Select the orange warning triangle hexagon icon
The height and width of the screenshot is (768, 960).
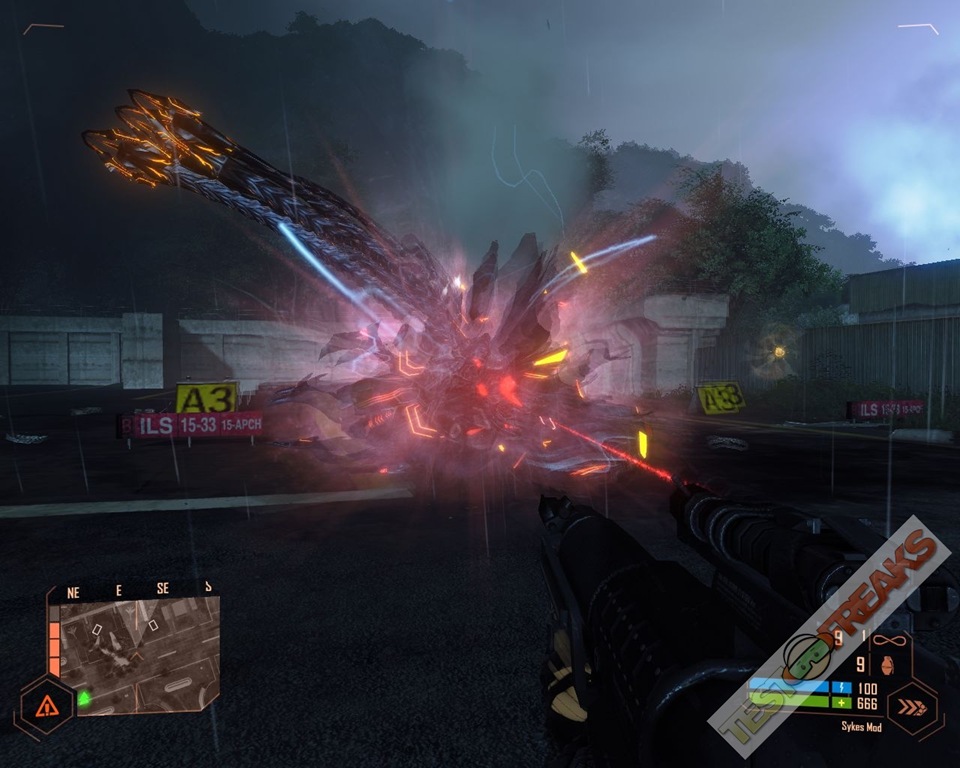coord(46,707)
